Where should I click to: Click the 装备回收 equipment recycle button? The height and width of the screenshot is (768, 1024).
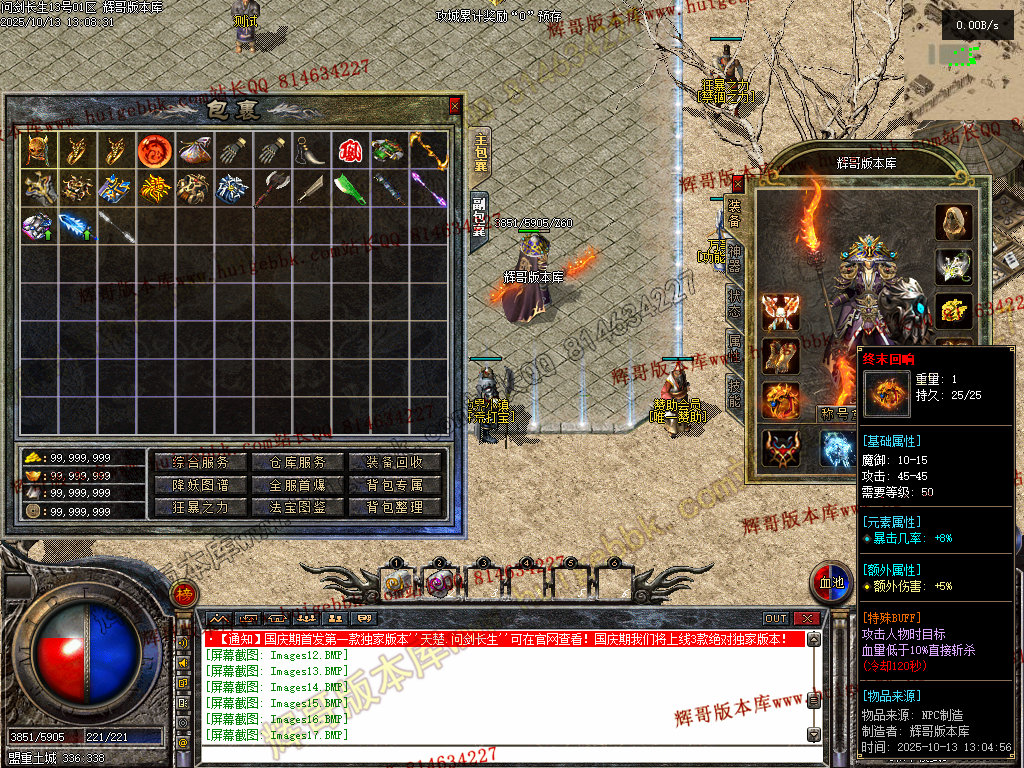pyautogui.click(x=394, y=462)
